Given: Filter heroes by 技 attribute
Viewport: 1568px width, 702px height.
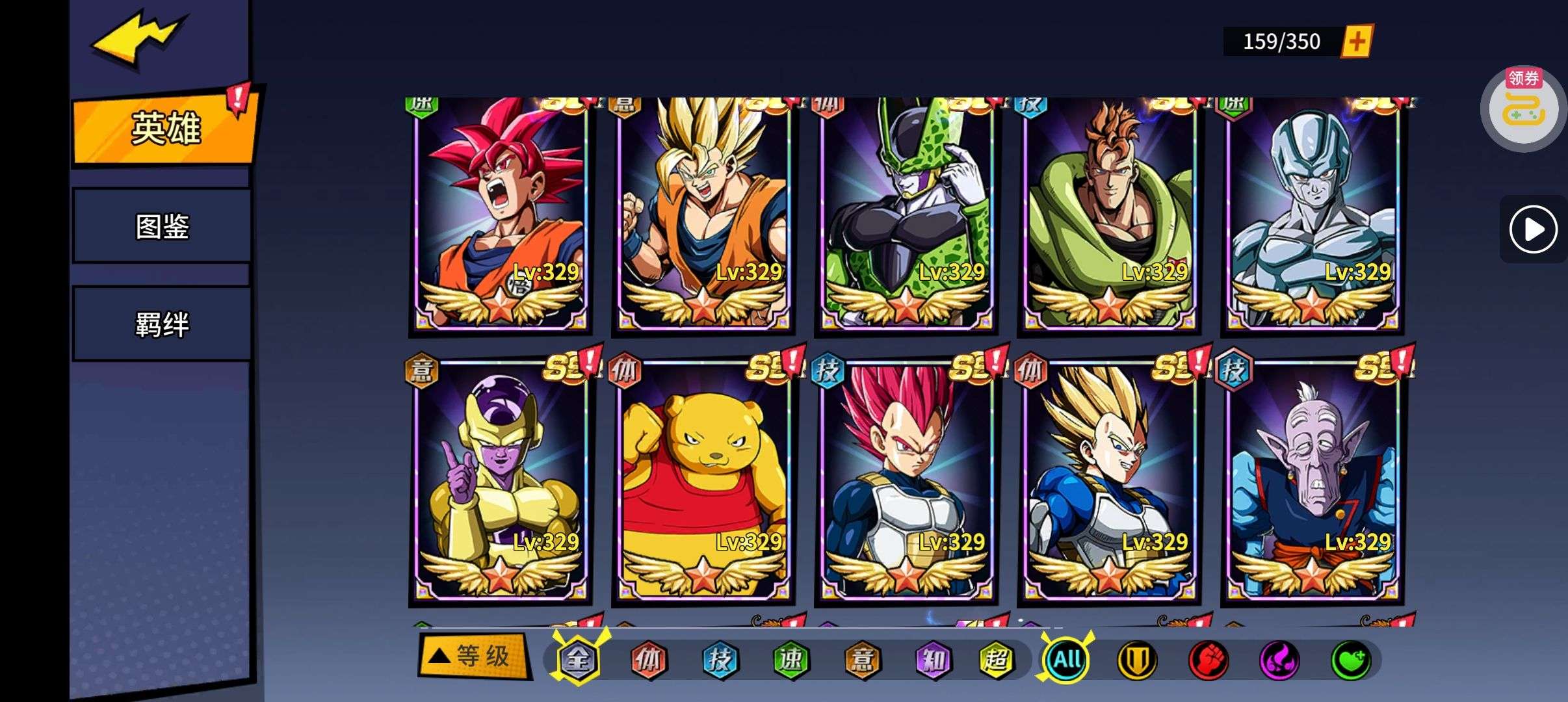Looking at the screenshot, I should [x=720, y=660].
